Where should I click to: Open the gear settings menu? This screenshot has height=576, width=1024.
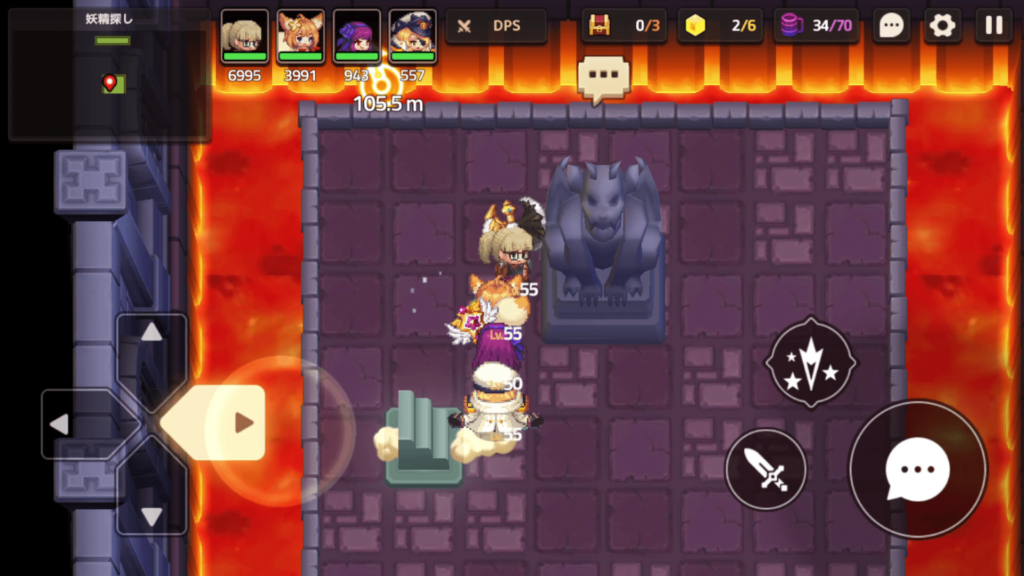point(942,26)
